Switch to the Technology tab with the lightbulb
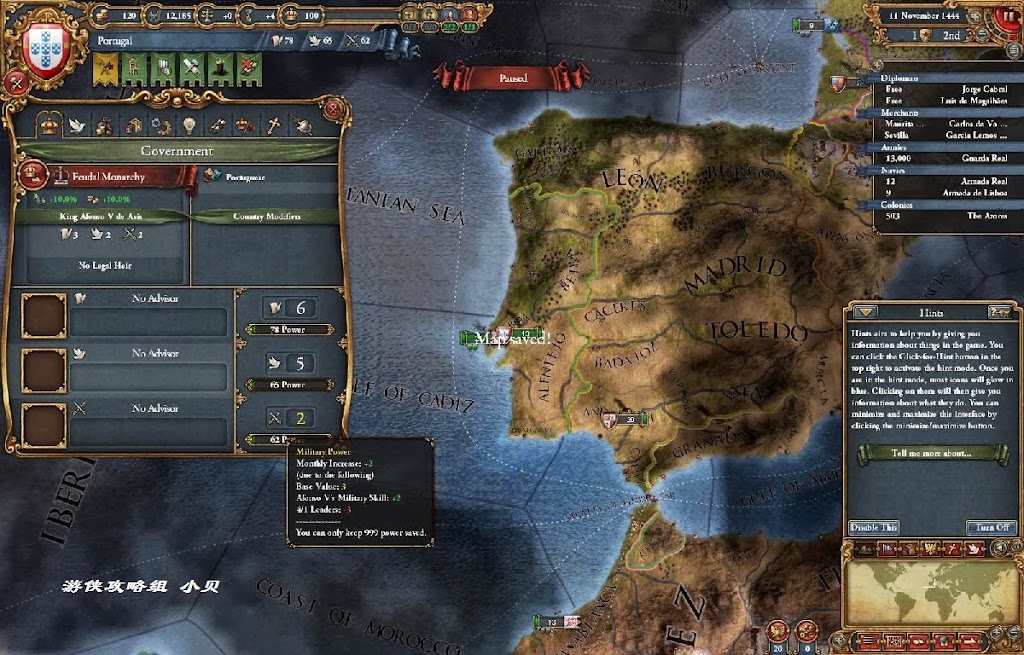The image size is (1024, 655). pyautogui.click(x=187, y=124)
